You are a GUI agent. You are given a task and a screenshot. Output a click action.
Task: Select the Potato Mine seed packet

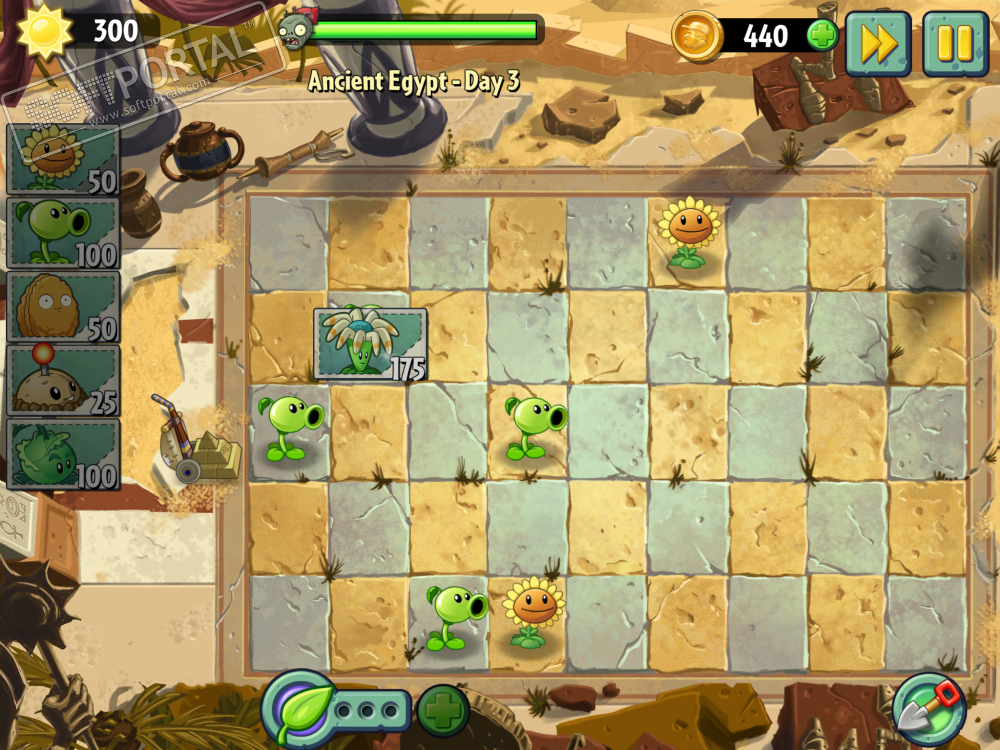pyautogui.click(x=63, y=380)
